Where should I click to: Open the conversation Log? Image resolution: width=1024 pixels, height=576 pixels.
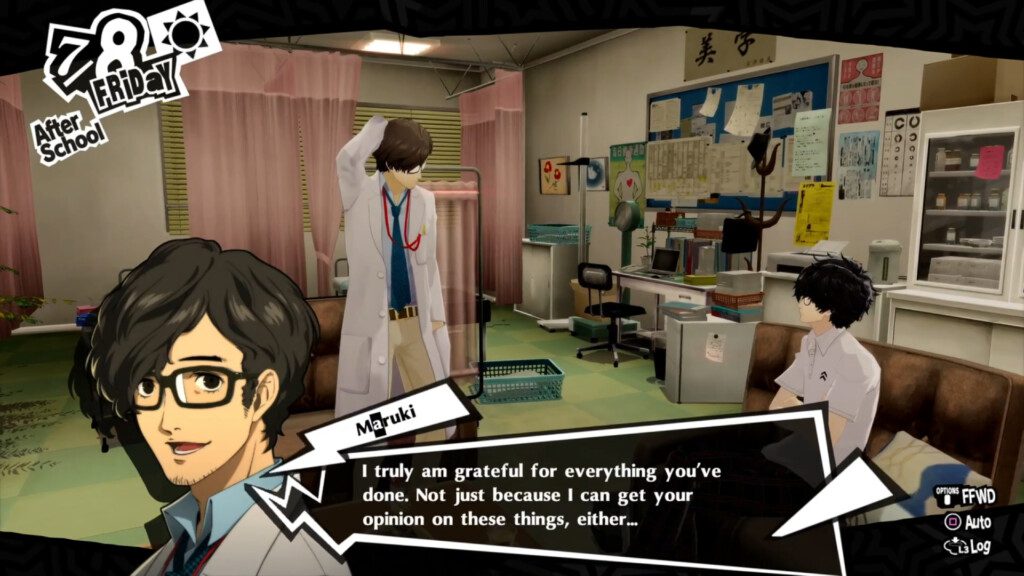click(x=969, y=546)
